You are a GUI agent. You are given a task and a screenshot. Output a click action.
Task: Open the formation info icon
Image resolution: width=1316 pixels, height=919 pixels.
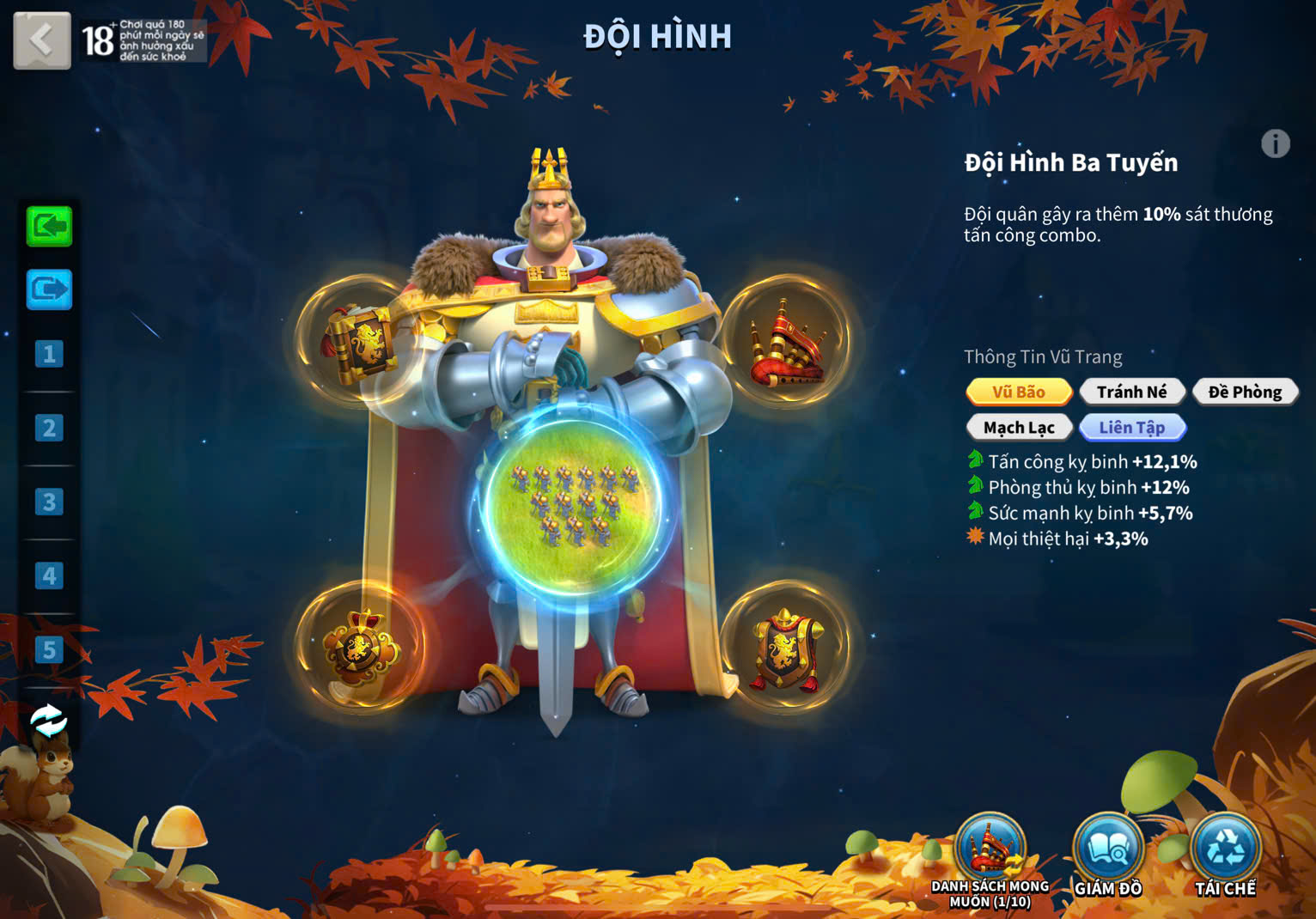click(x=1275, y=143)
